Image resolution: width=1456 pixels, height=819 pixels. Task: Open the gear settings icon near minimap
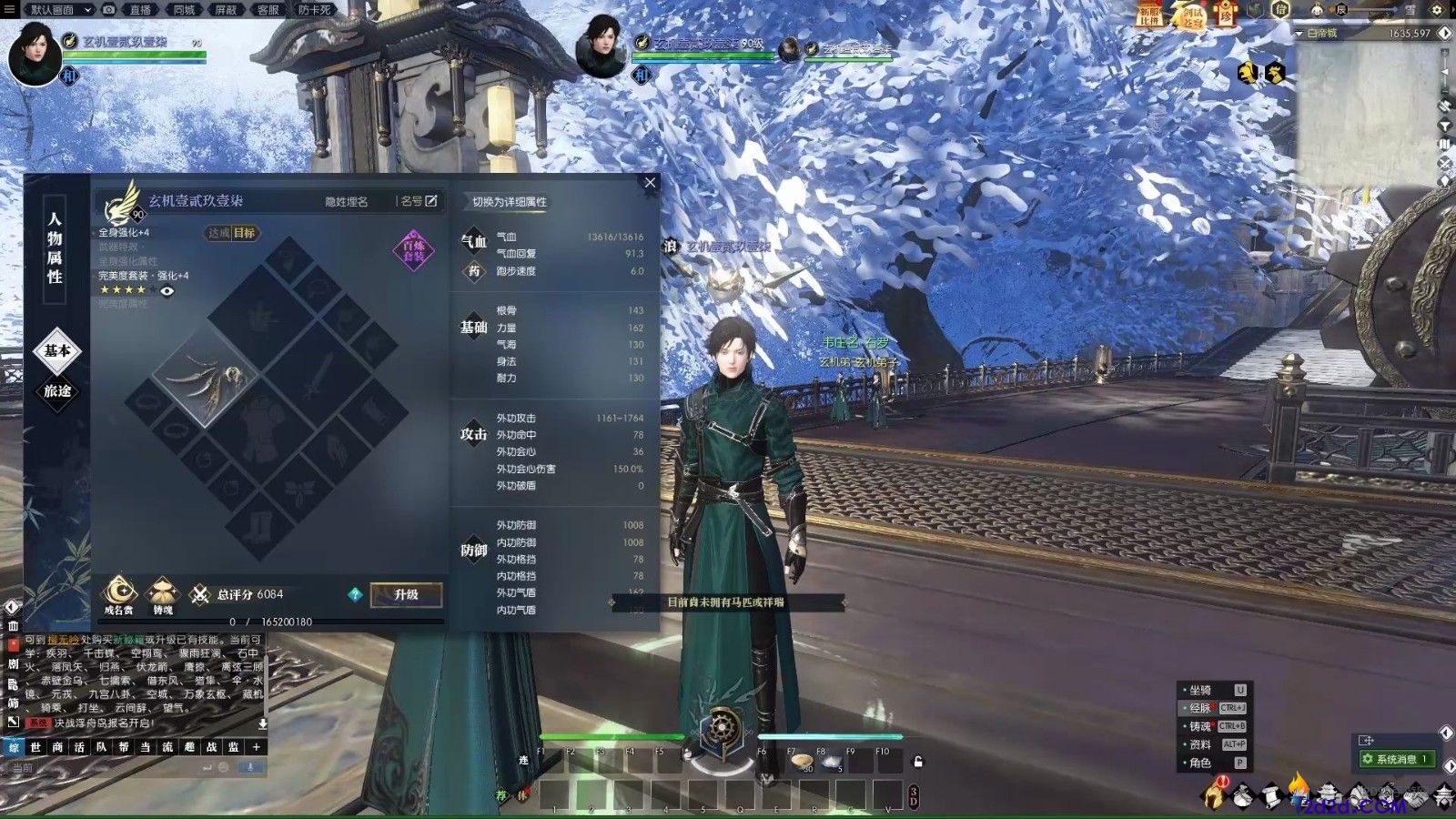point(1437,10)
